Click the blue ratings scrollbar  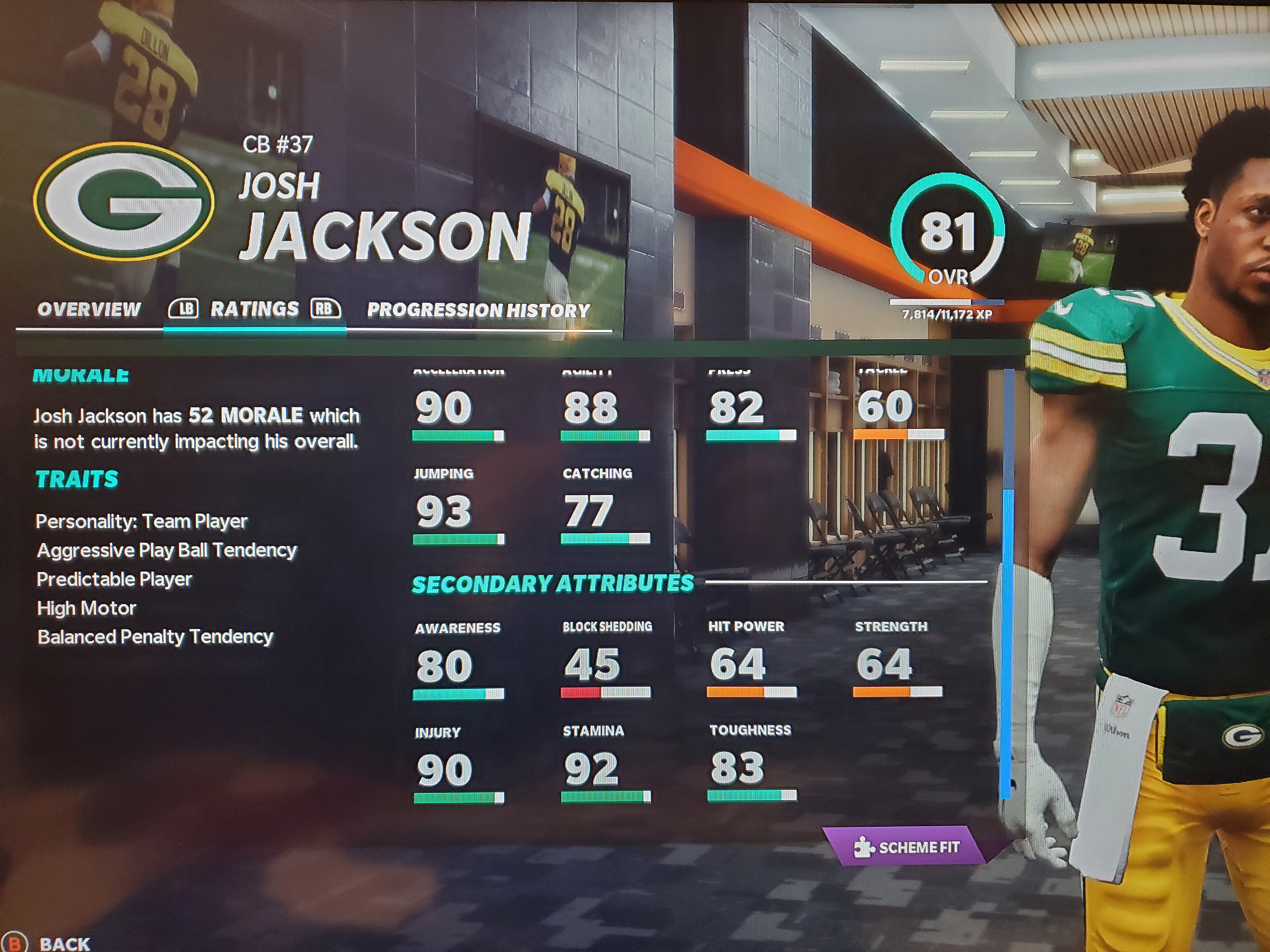pyautogui.click(x=1005, y=643)
